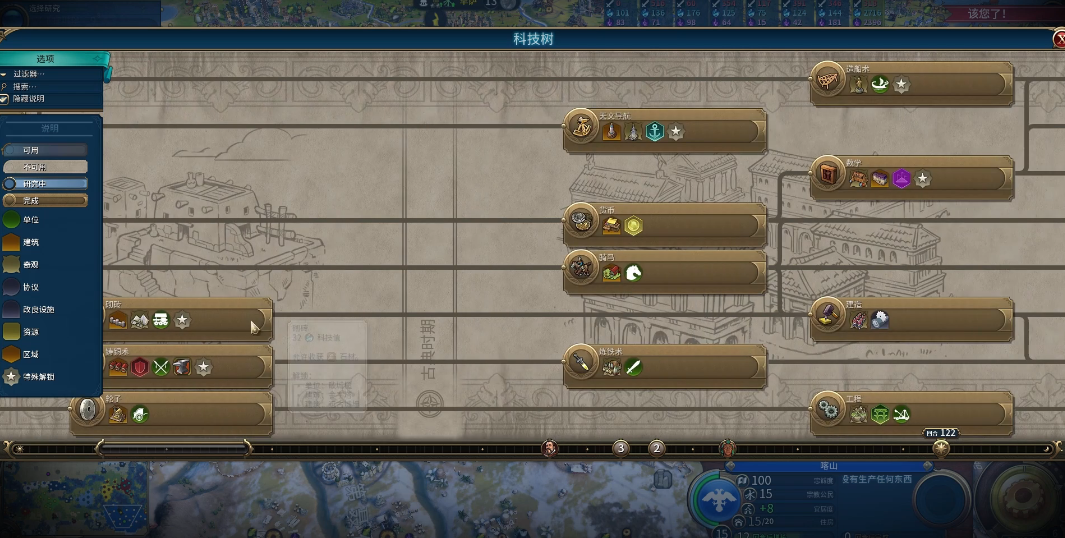Click the harbor anchor icon on Celestial Navigation
This screenshot has height=538, width=1065.
(654, 131)
